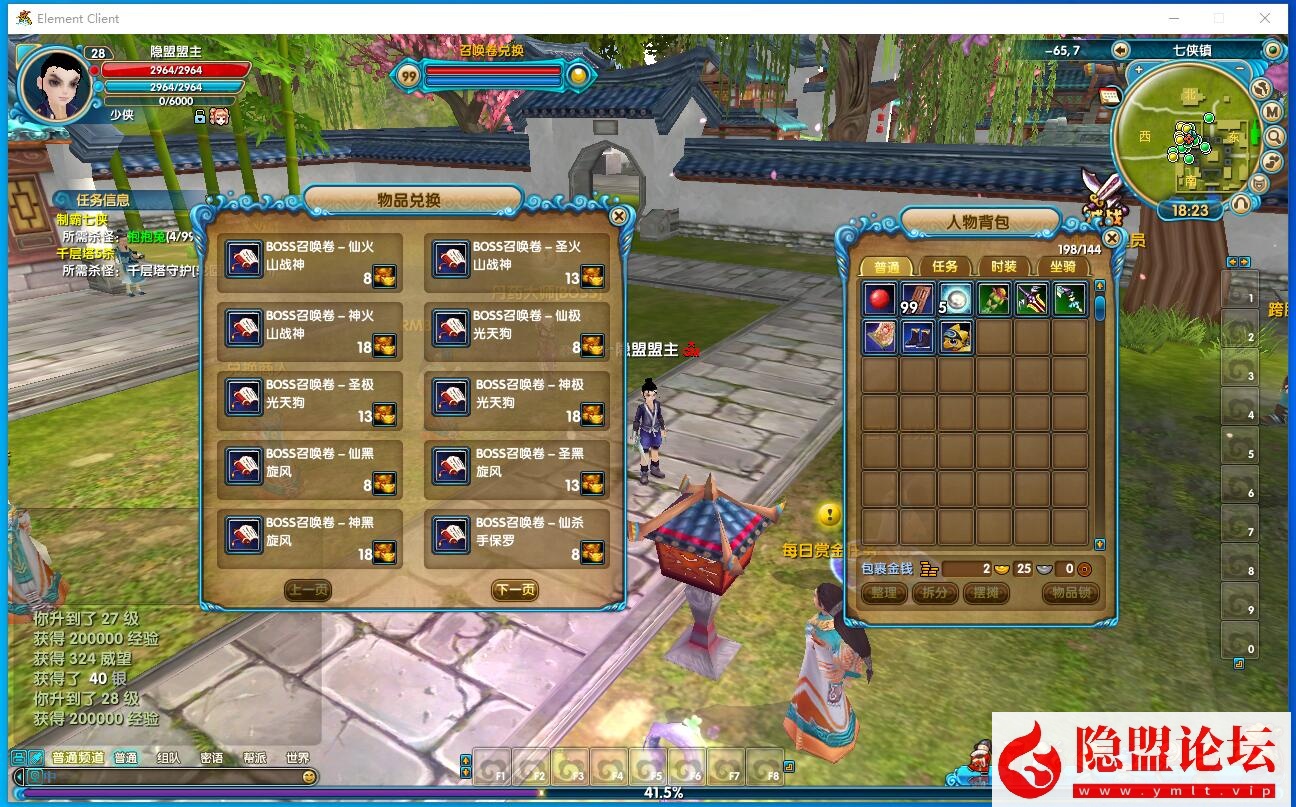Viewport: 1296px width, 807px height.
Task: Zoom in the minimap with plus button
Action: point(1138,71)
